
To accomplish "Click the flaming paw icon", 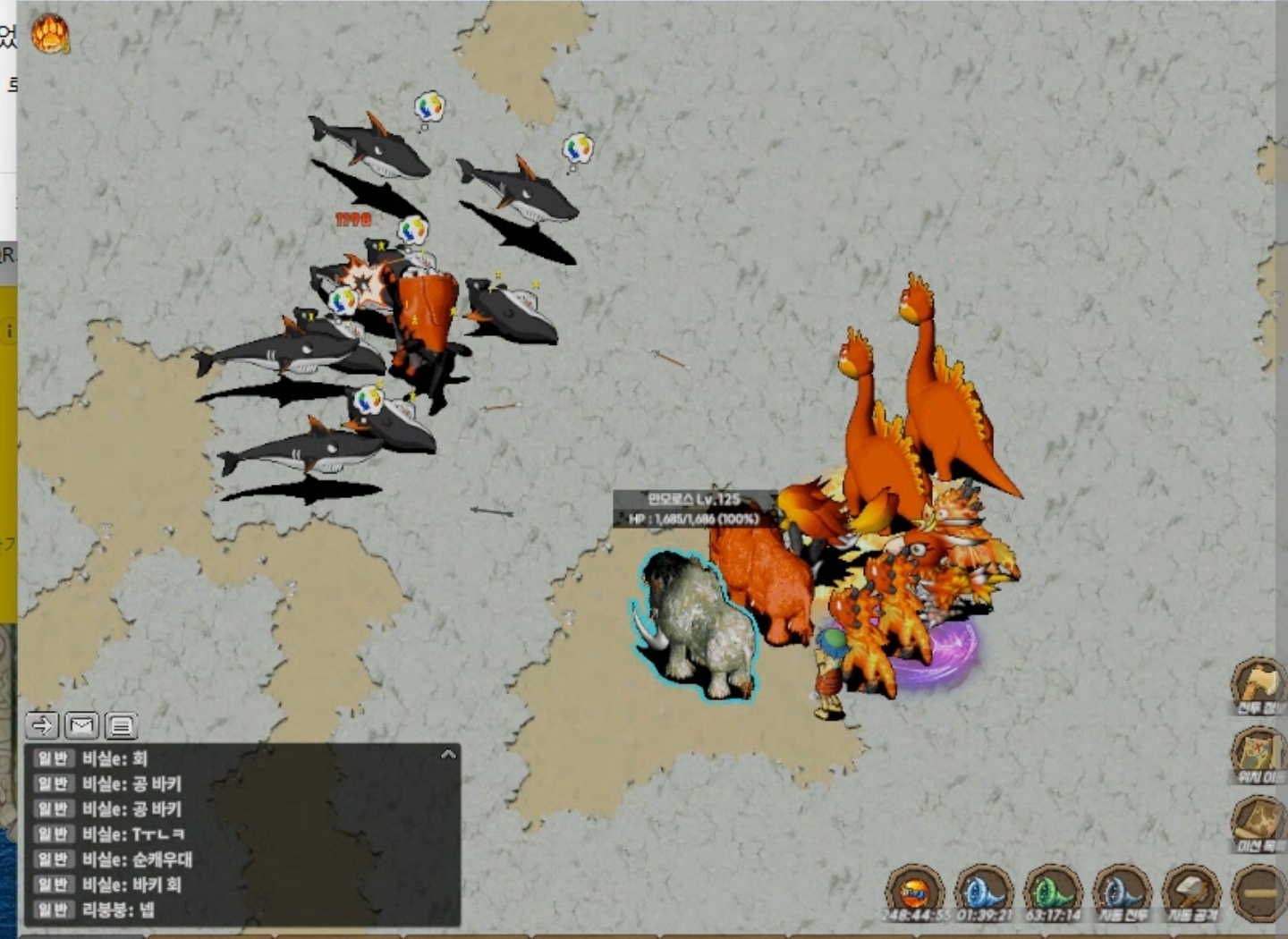I will tap(50, 34).
